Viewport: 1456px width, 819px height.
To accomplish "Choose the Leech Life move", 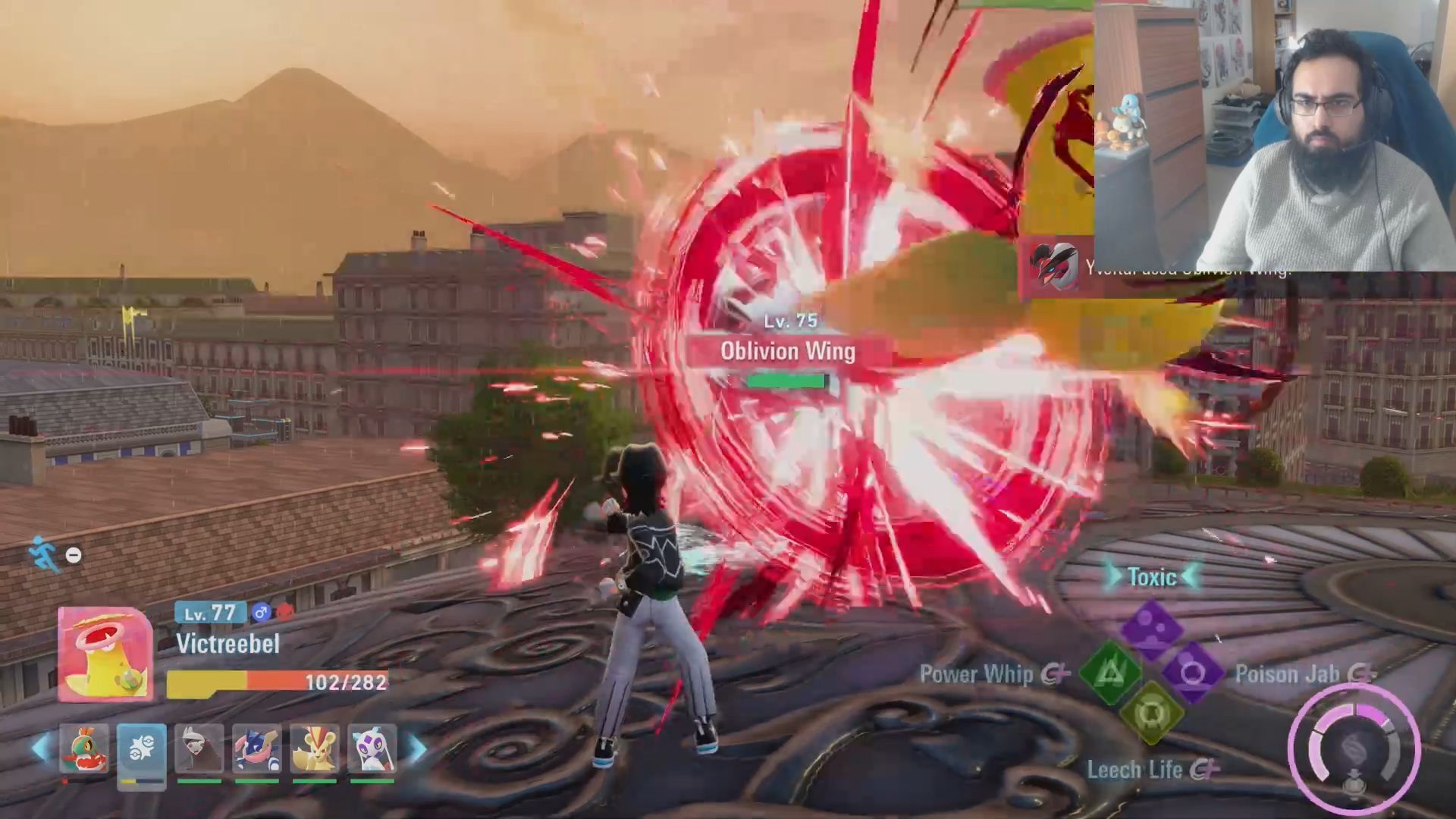I will coord(1151,714).
